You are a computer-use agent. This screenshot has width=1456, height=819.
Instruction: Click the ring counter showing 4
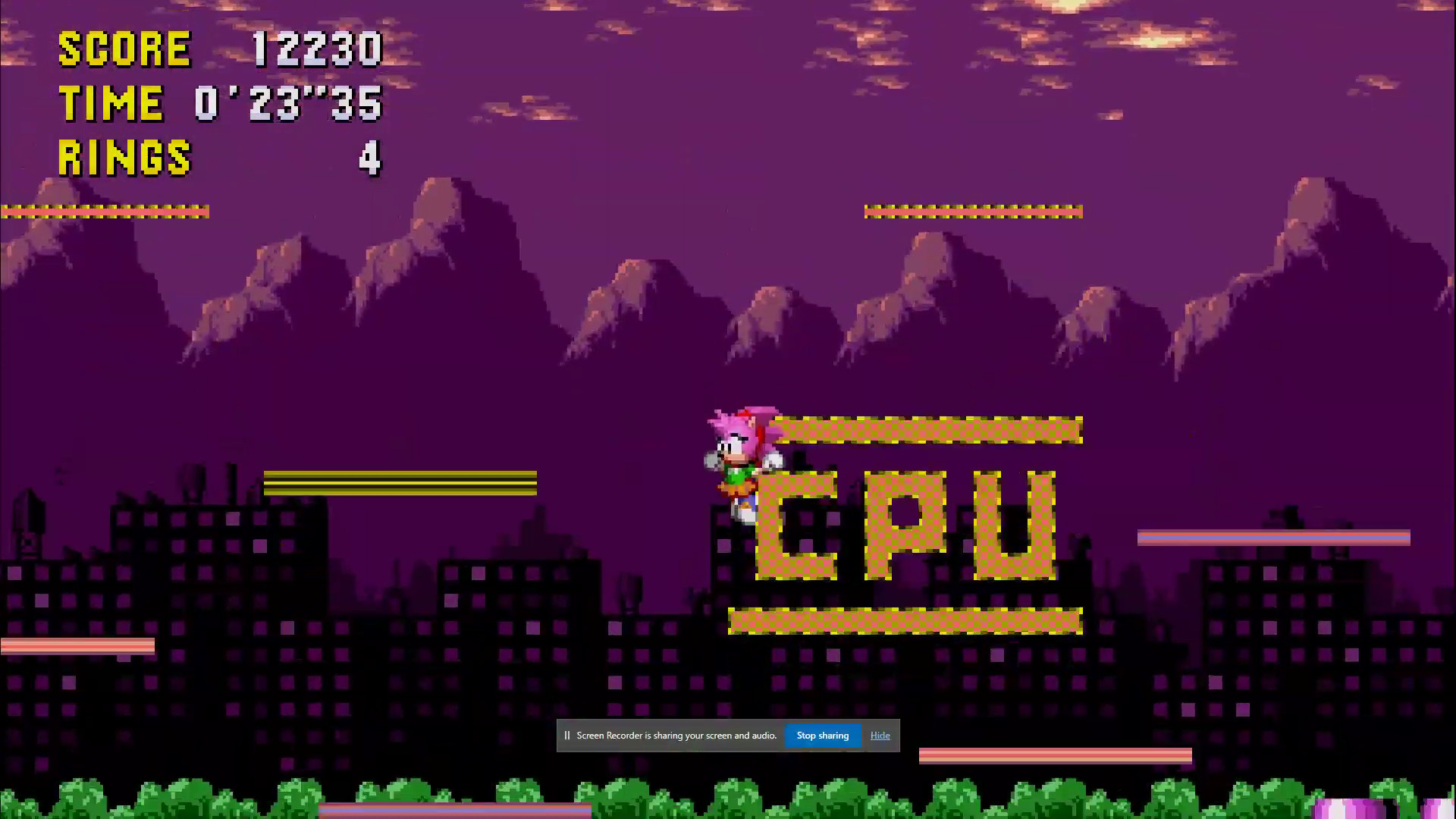(x=369, y=158)
